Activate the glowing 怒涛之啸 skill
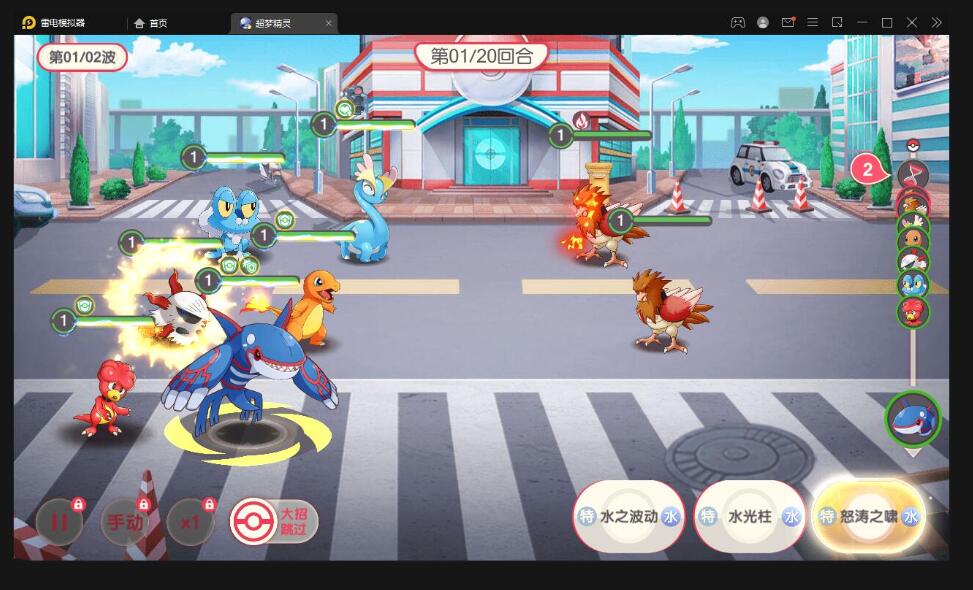973x590 pixels. pyautogui.click(x=868, y=516)
